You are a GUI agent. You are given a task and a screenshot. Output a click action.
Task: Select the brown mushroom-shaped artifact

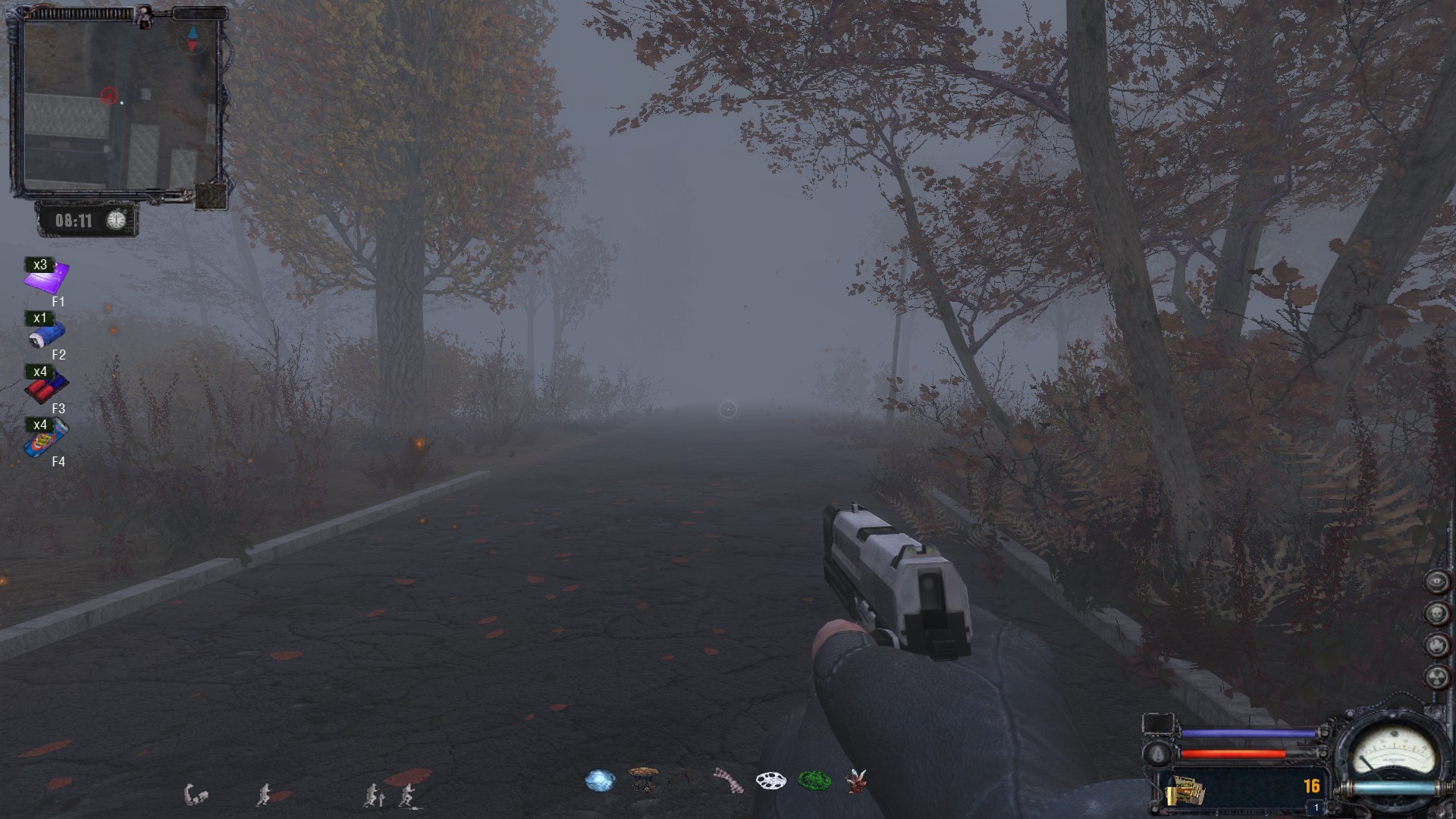tap(643, 779)
